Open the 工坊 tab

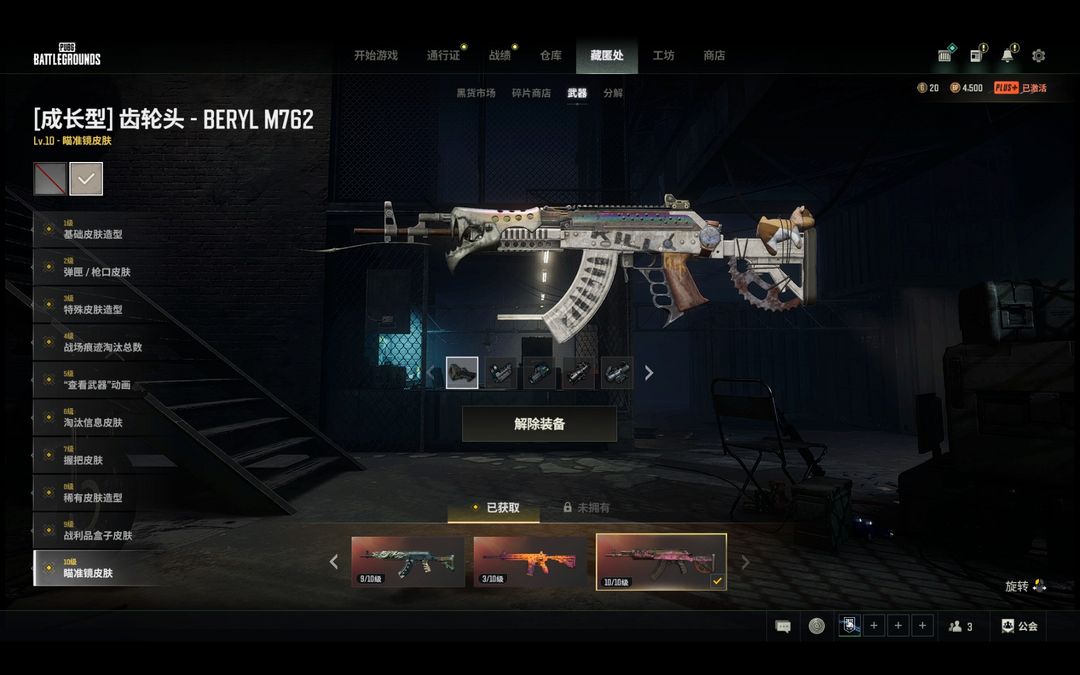(x=663, y=56)
